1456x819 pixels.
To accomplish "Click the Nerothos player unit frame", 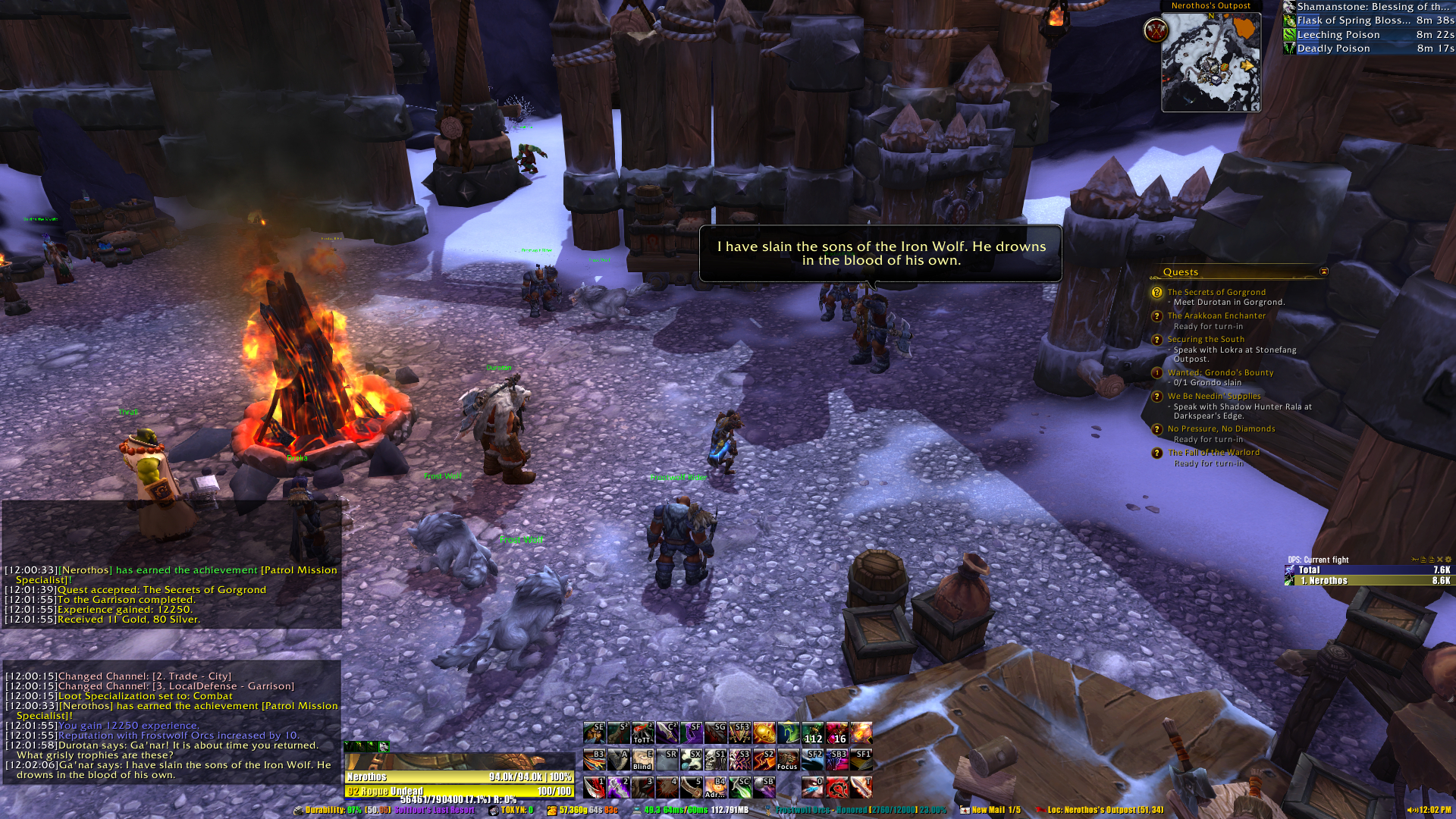I will click(x=459, y=777).
